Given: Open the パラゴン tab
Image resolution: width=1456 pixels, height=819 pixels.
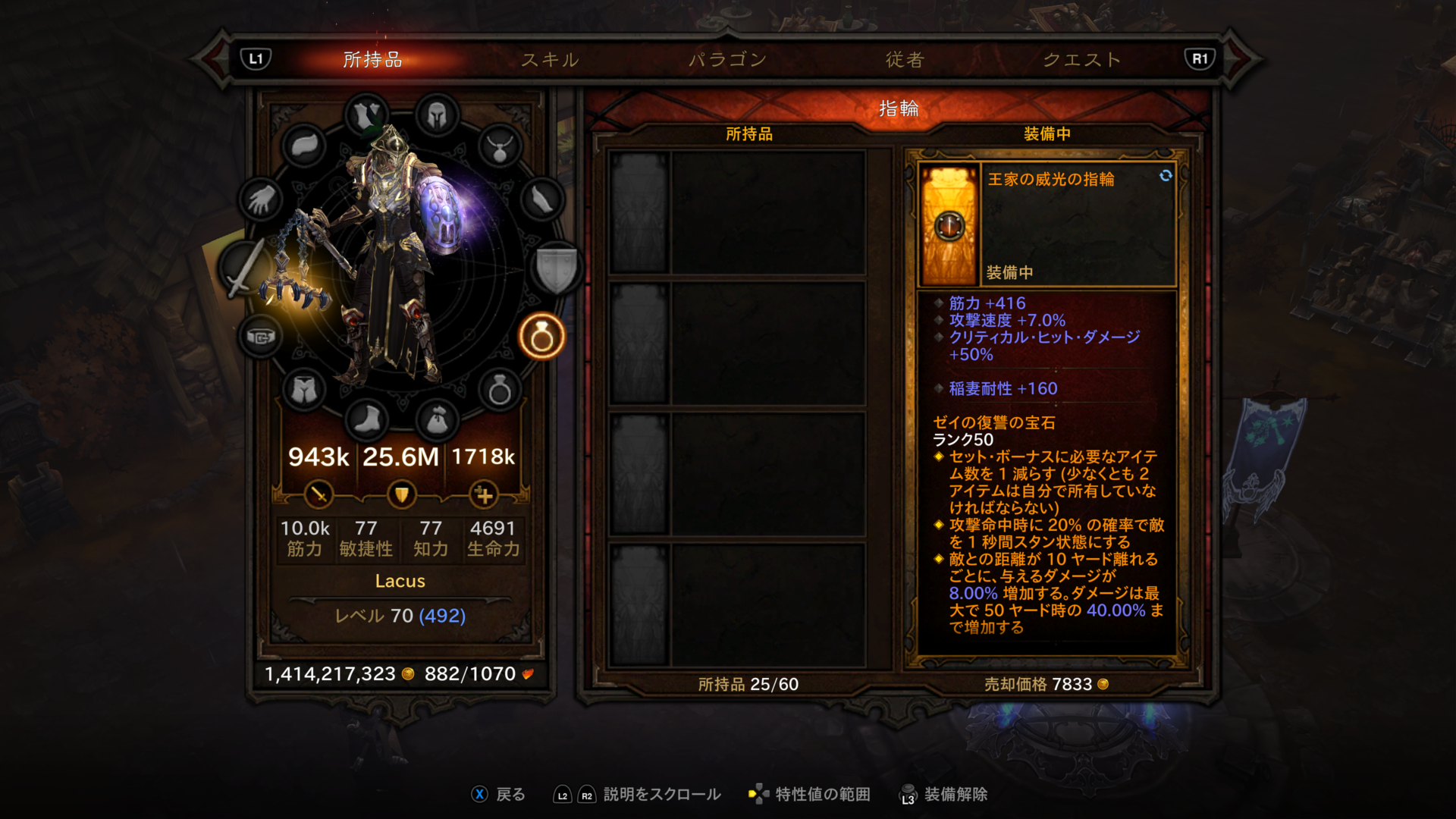Looking at the screenshot, I should (727, 59).
